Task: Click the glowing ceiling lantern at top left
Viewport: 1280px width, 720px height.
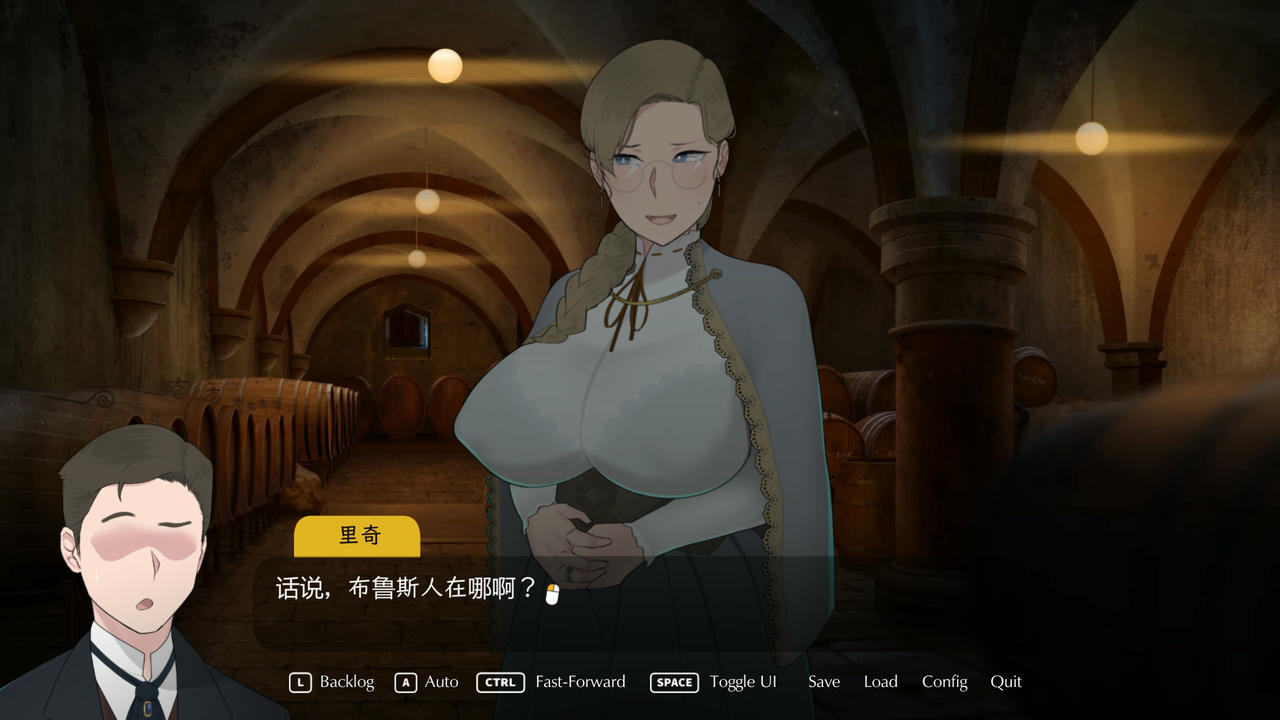Action: (x=444, y=64)
